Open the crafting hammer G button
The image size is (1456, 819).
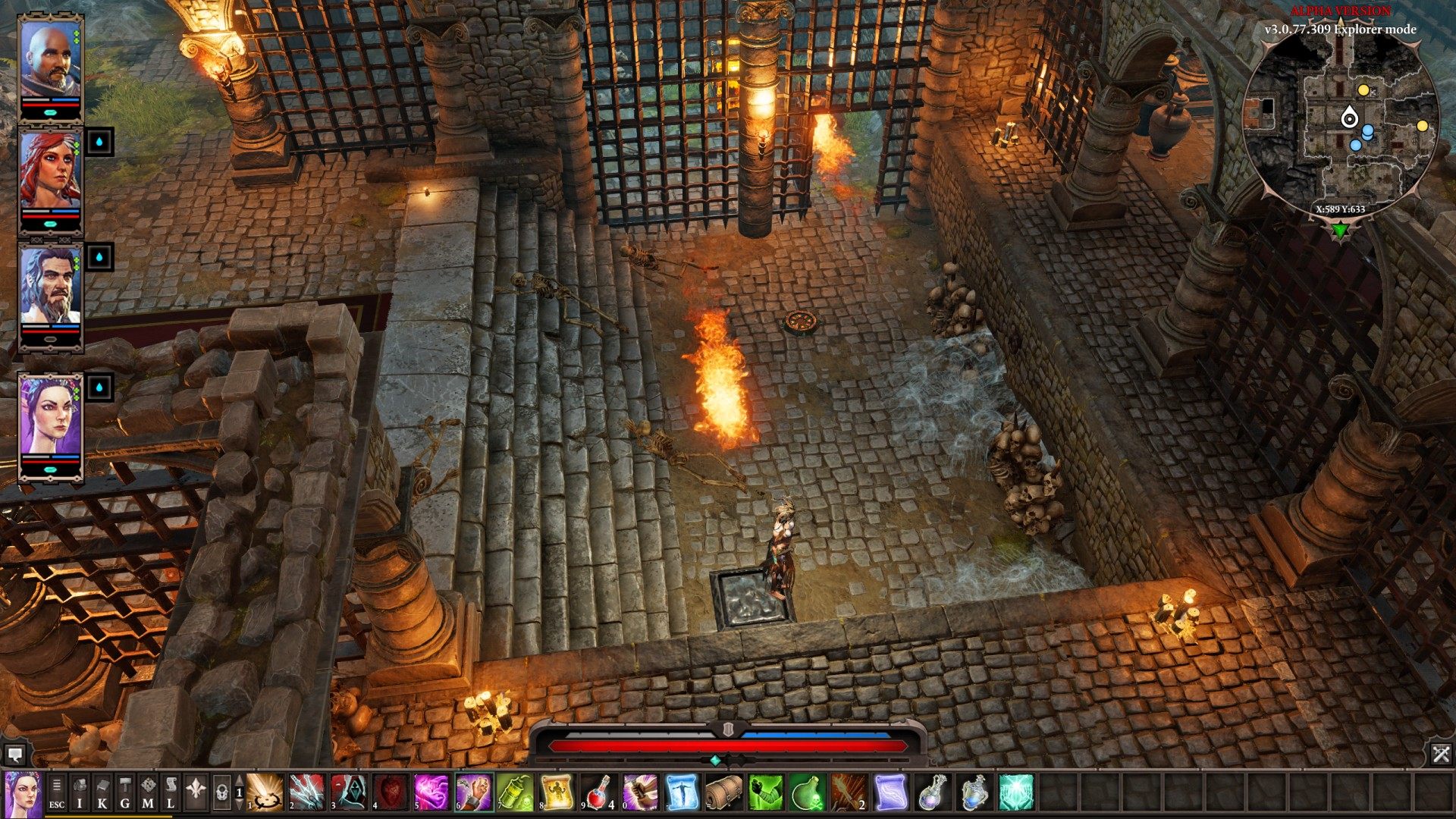pyautogui.click(x=125, y=792)
